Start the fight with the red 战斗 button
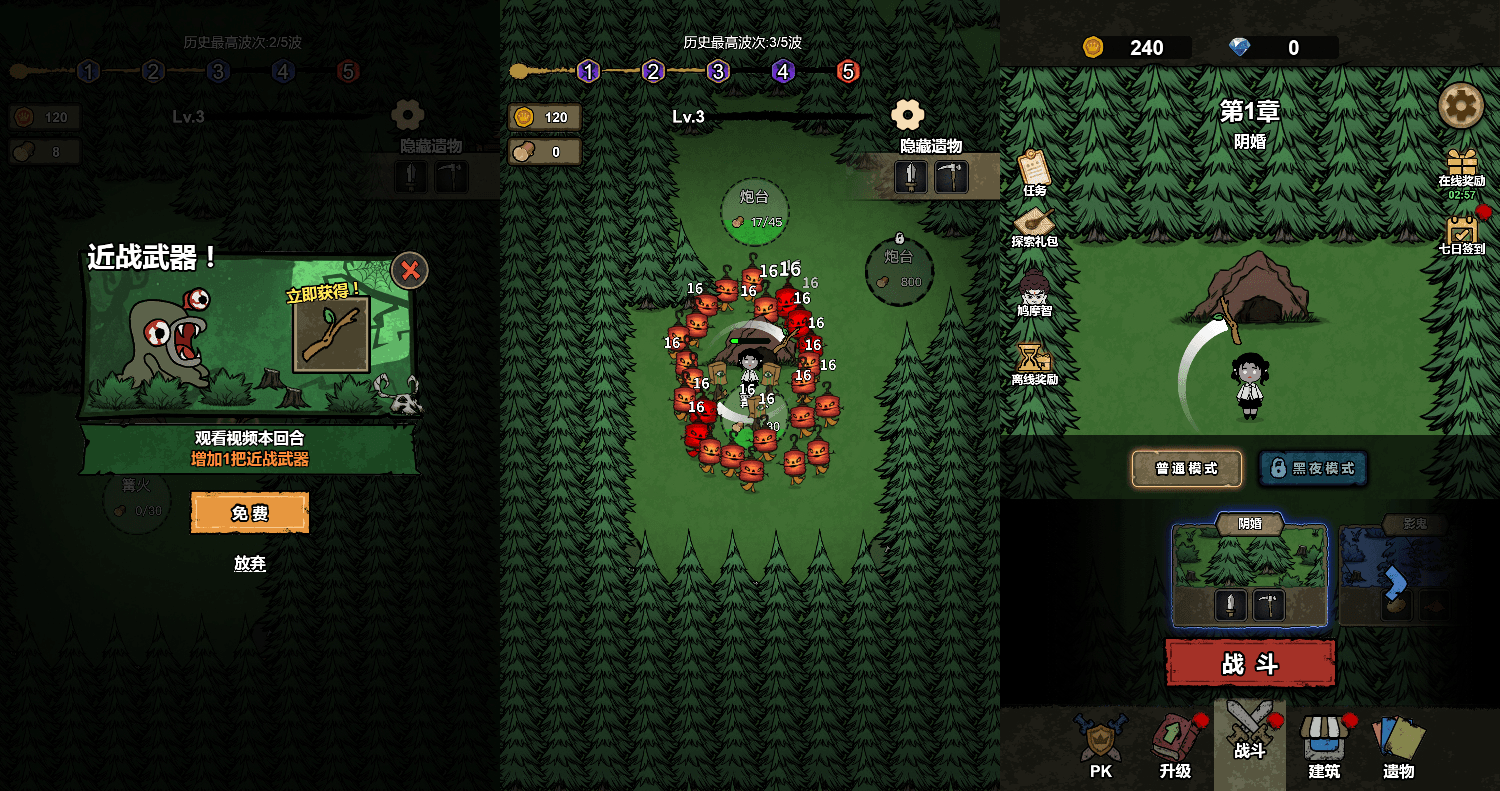 (1250, 664)
